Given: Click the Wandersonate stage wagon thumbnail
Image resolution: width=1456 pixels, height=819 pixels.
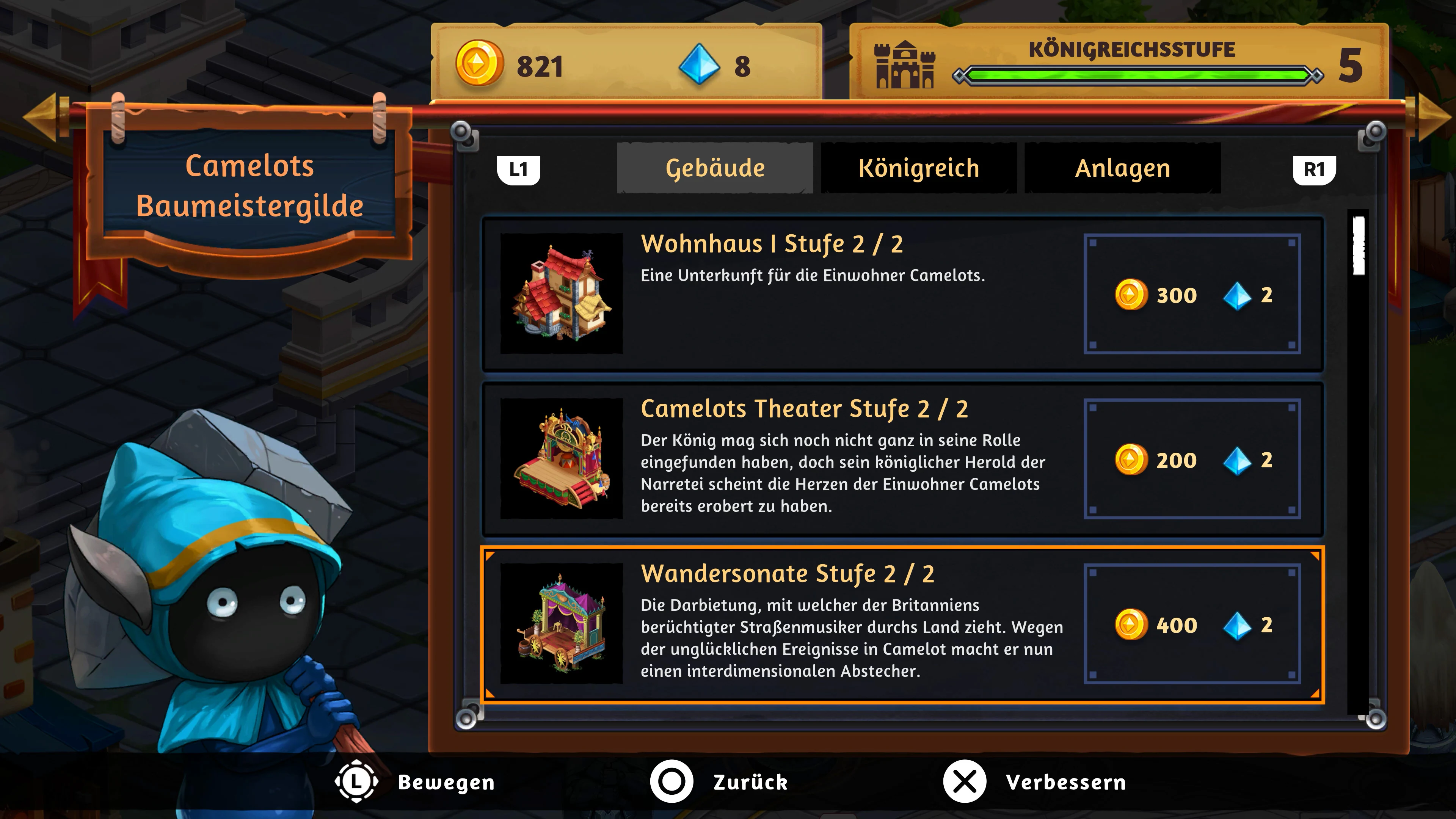Looking at the screenshot, I should click(562, 626).
